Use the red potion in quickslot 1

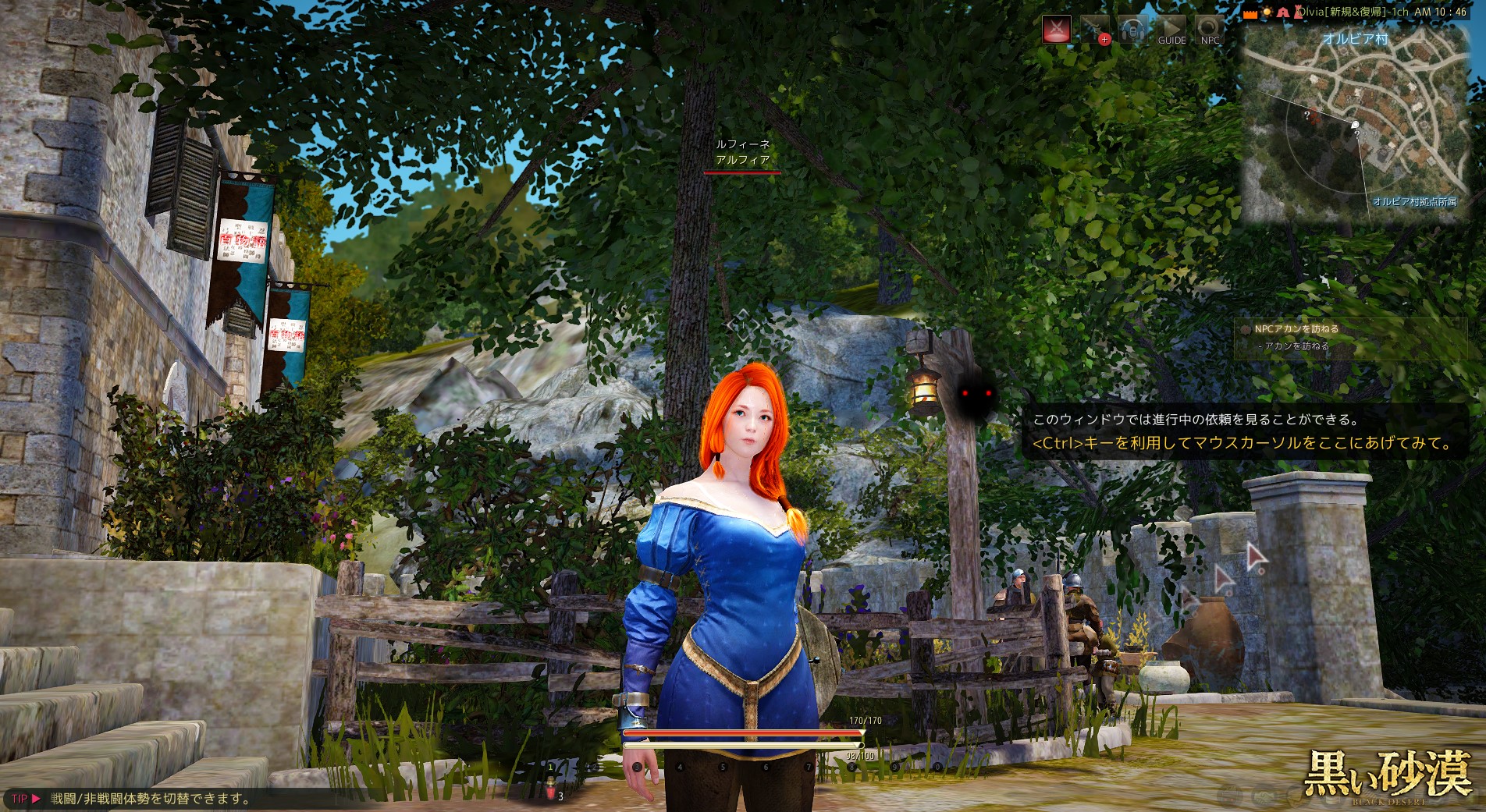click(x=551, y=789)
